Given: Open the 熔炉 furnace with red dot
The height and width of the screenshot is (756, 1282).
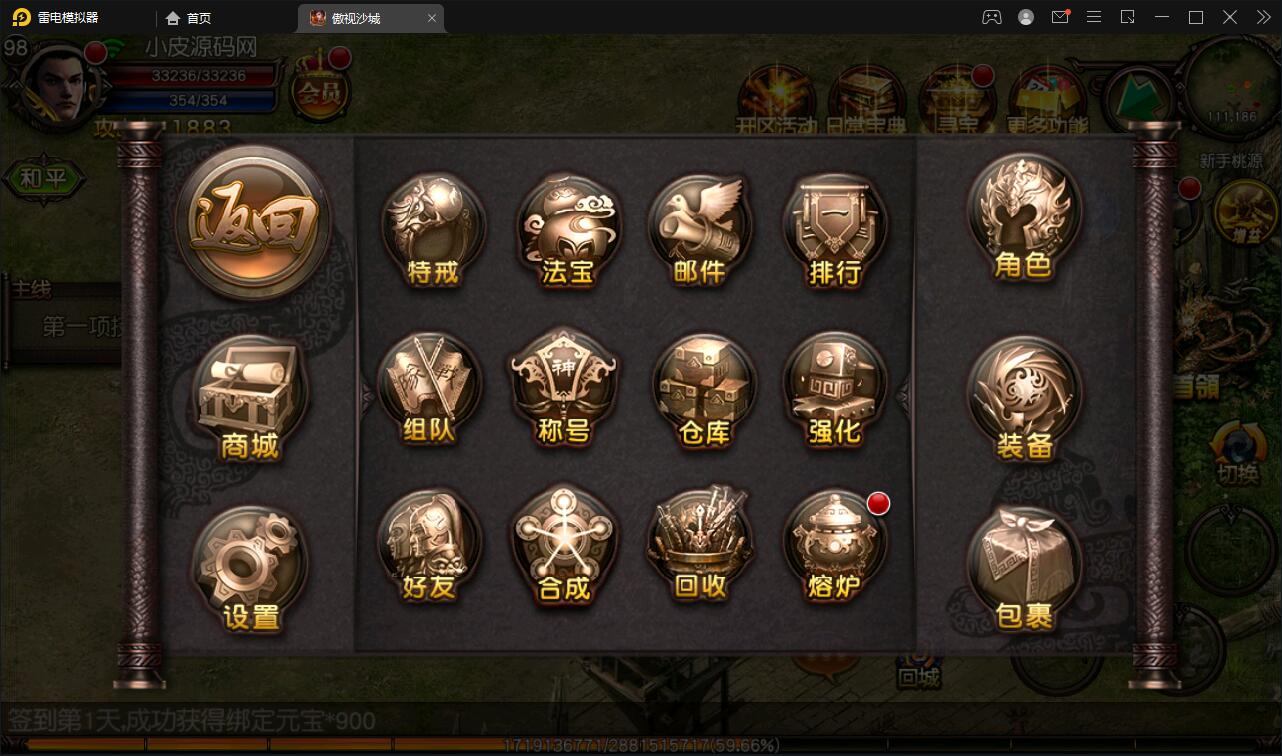Looking at the screenshot, I should [x=834, y=546].
